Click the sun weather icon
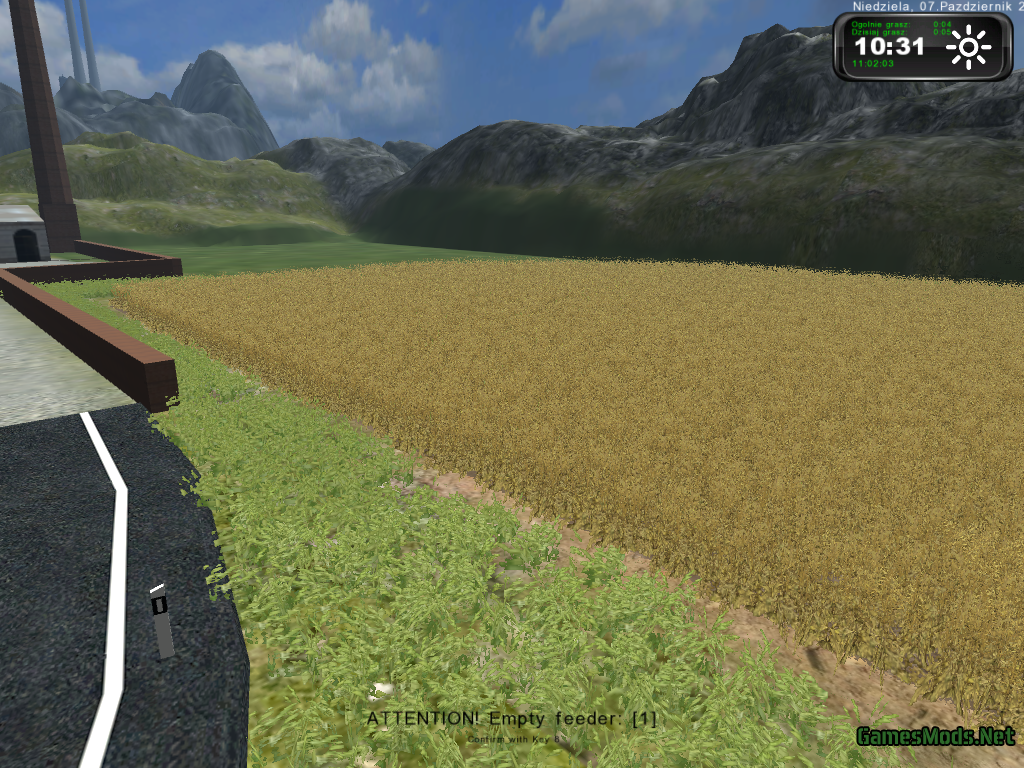 pyautogui.click(x=969, y=47)
